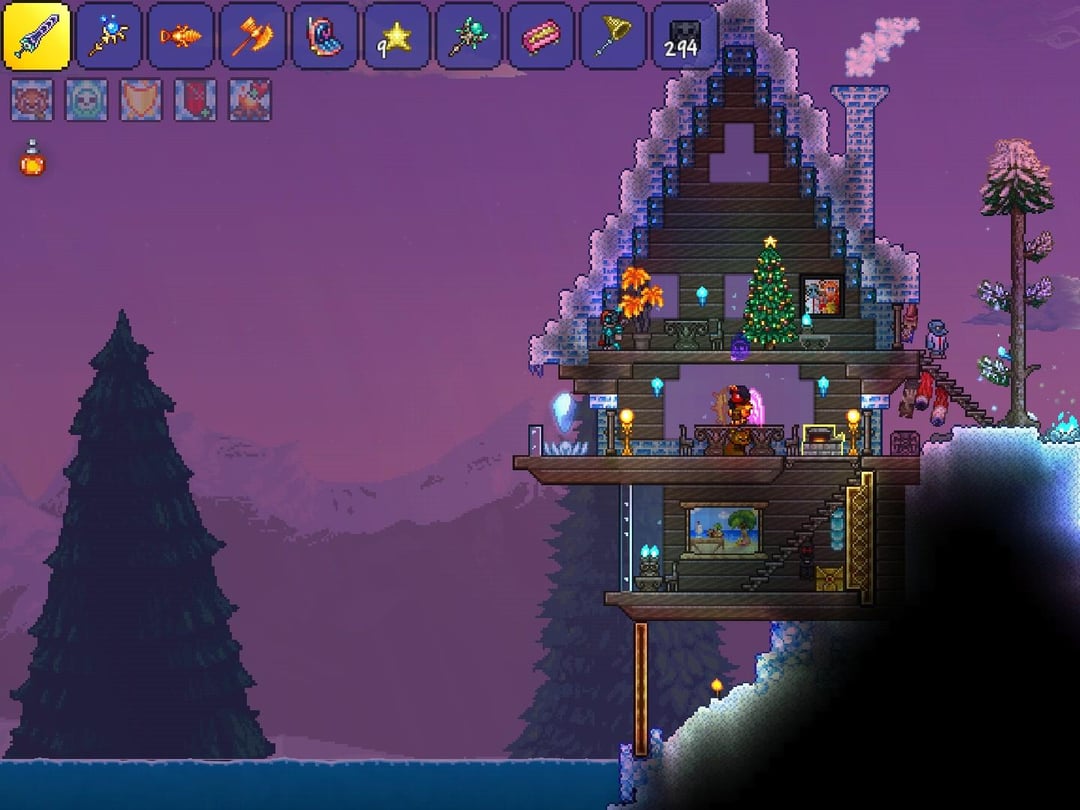Click the green skull buff icon

pyautogui.click(x=86, y=101)
